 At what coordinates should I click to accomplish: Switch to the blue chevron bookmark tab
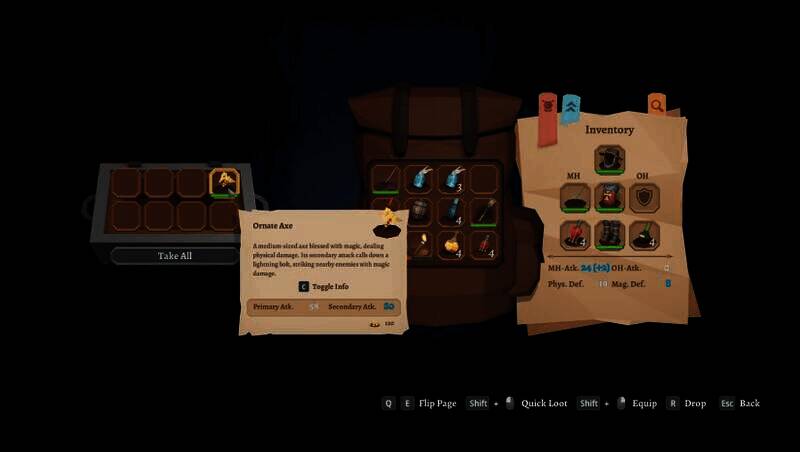tap(570, 108)
